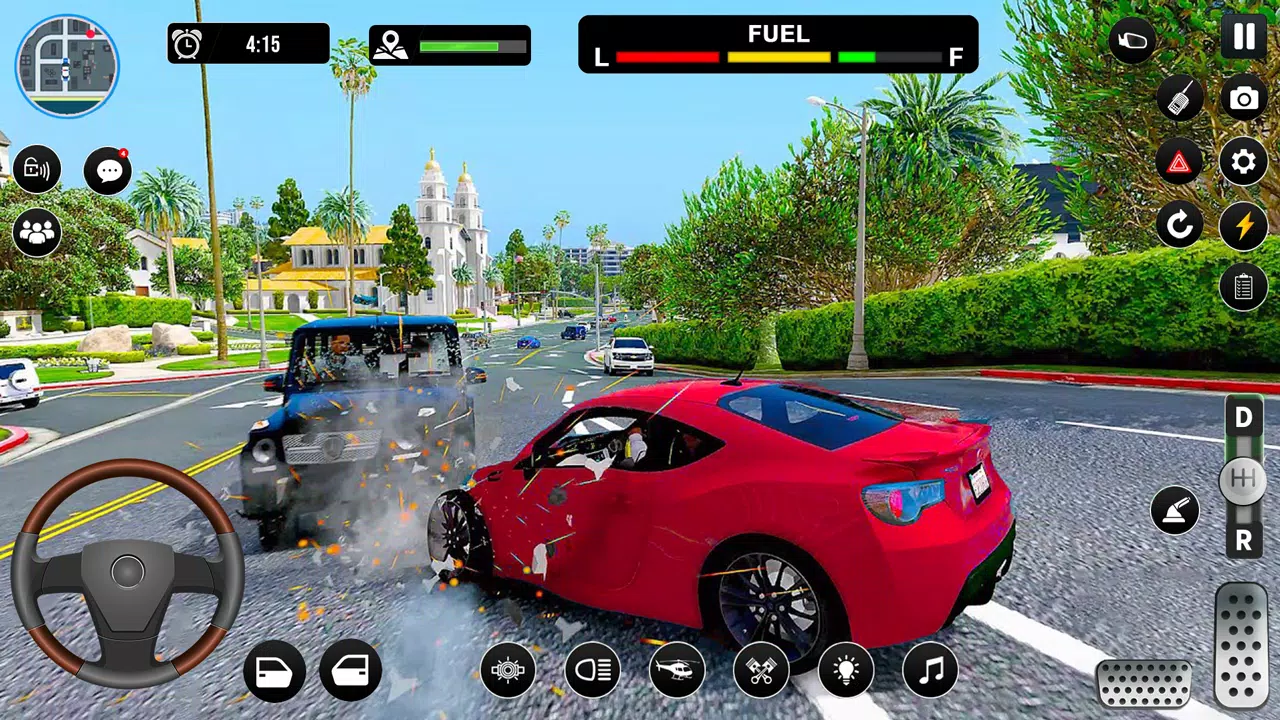Open the chat messages bubble
The height and width of the screenshot is (720, 1280).
(108, 171)
